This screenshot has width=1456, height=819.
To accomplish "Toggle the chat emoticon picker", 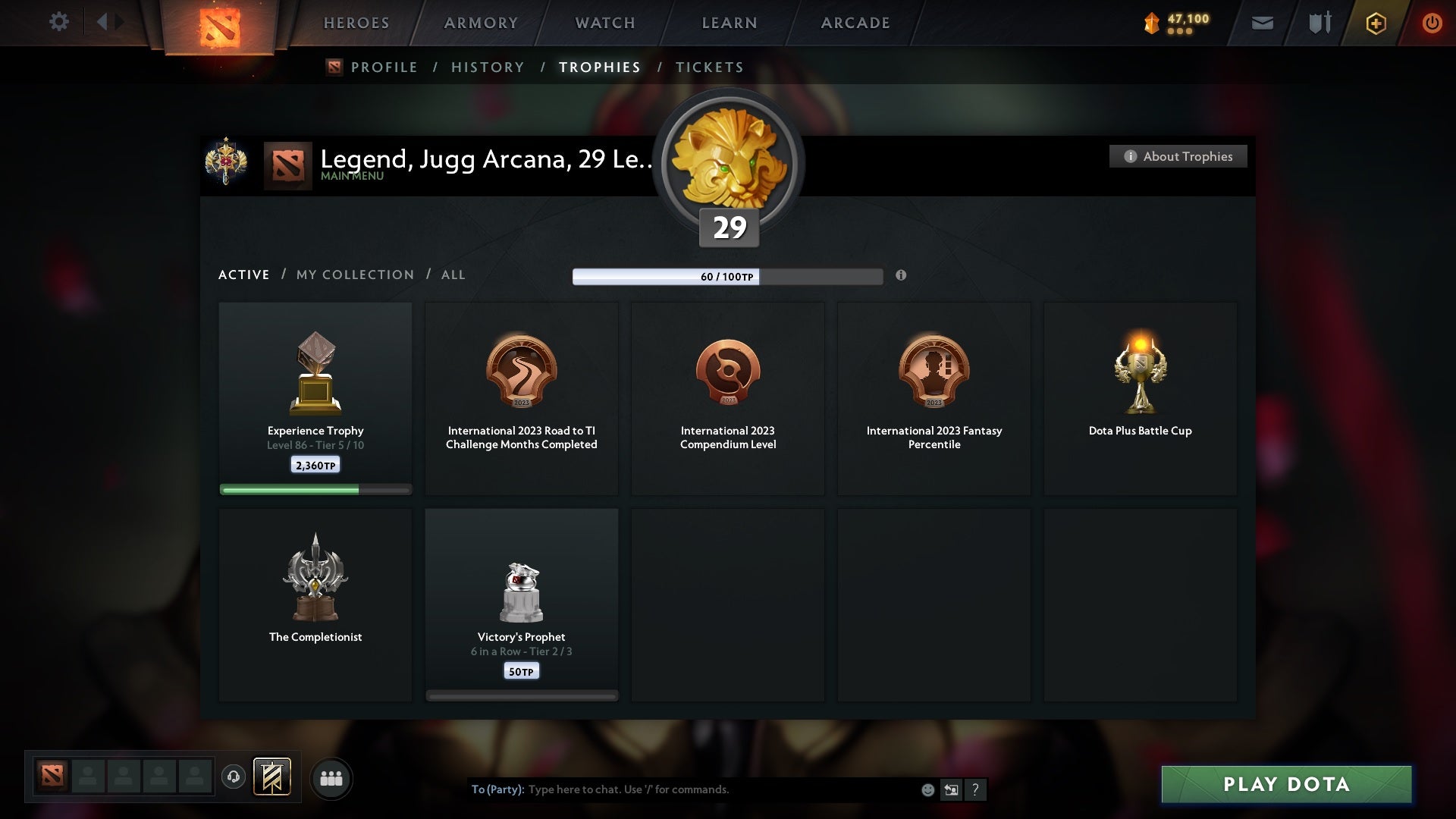I will click(x=927, y=789).
